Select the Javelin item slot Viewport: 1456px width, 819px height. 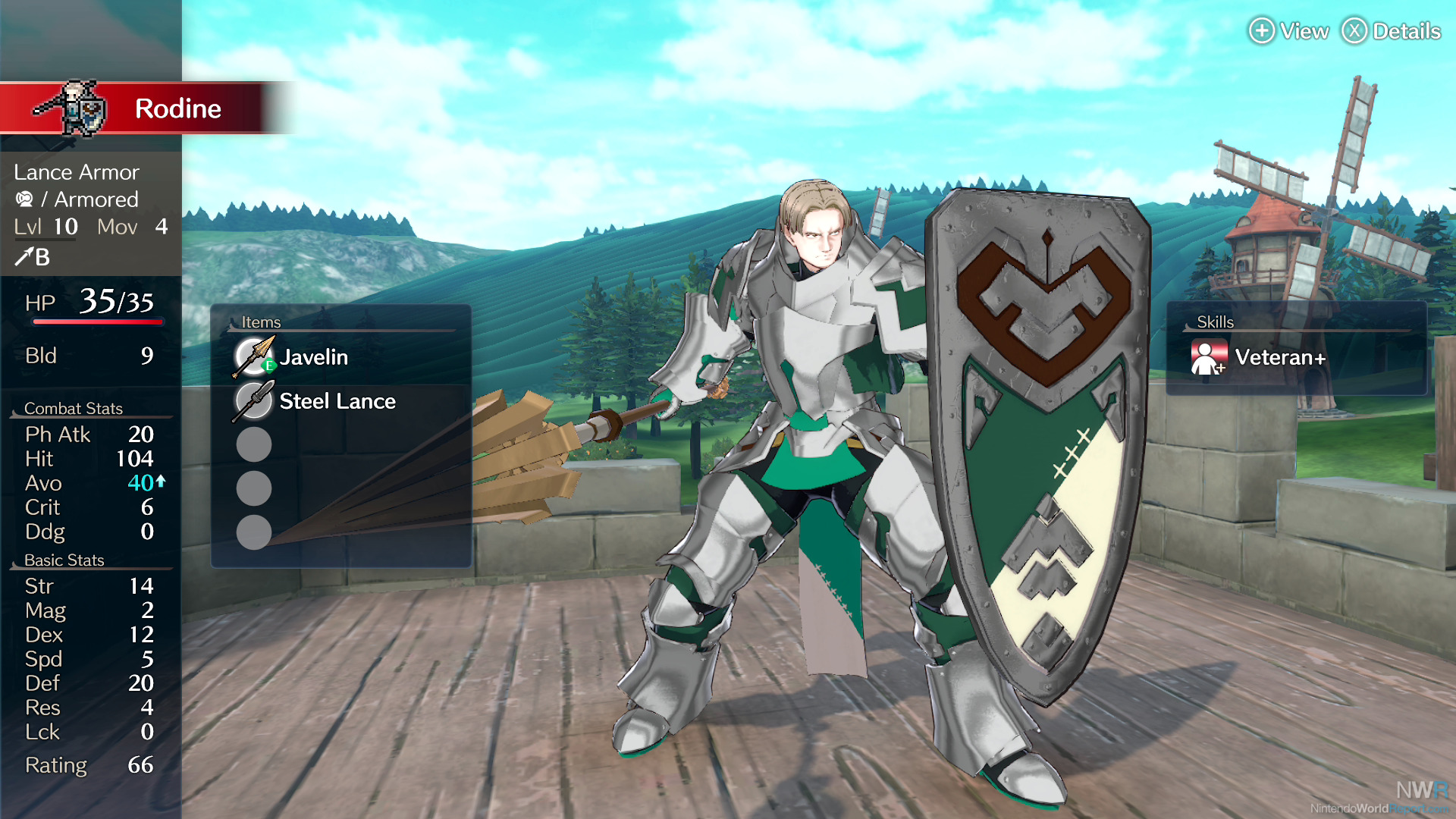click(313, 357)
